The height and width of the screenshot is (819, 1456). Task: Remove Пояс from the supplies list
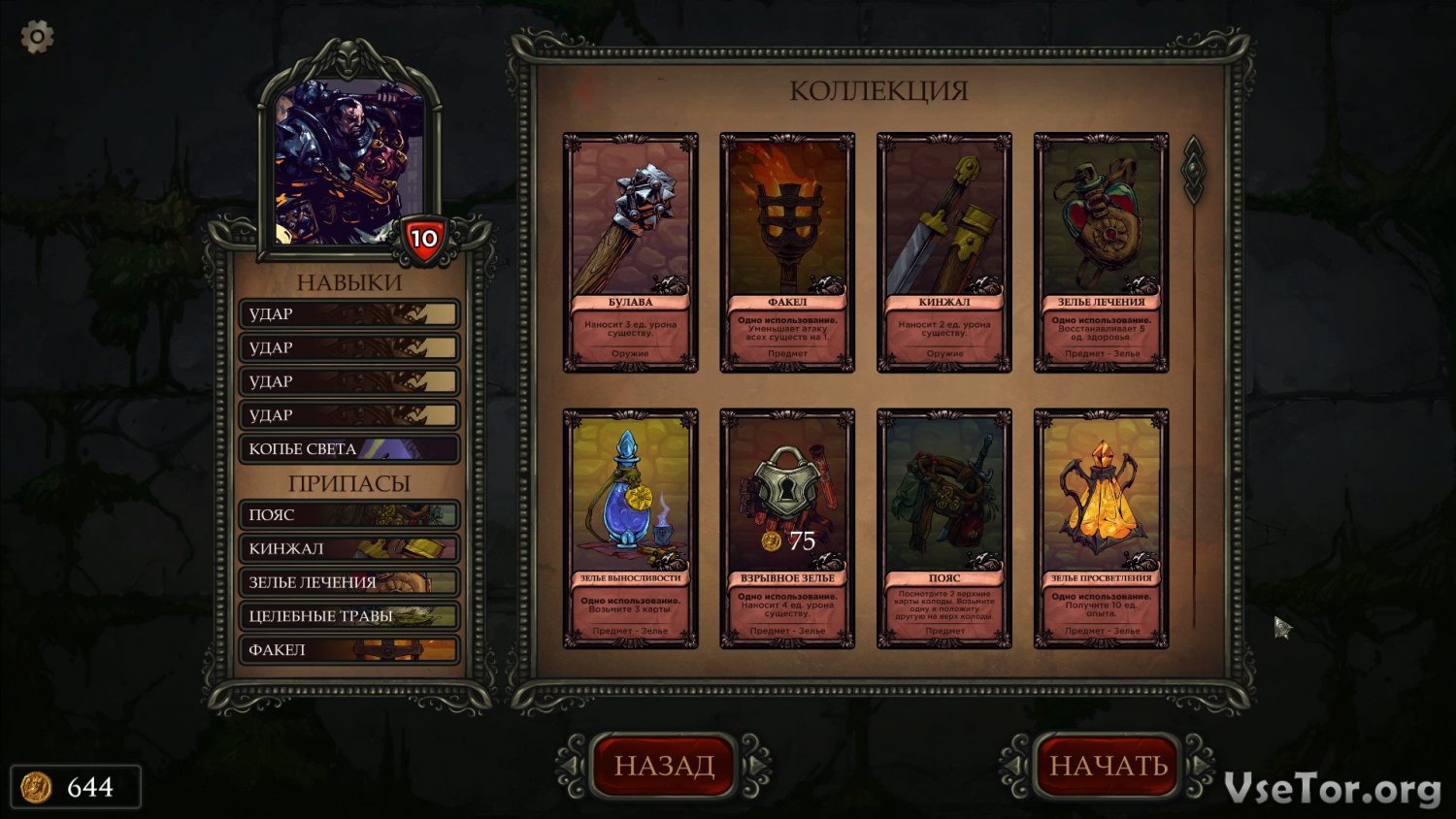point(349,515)
